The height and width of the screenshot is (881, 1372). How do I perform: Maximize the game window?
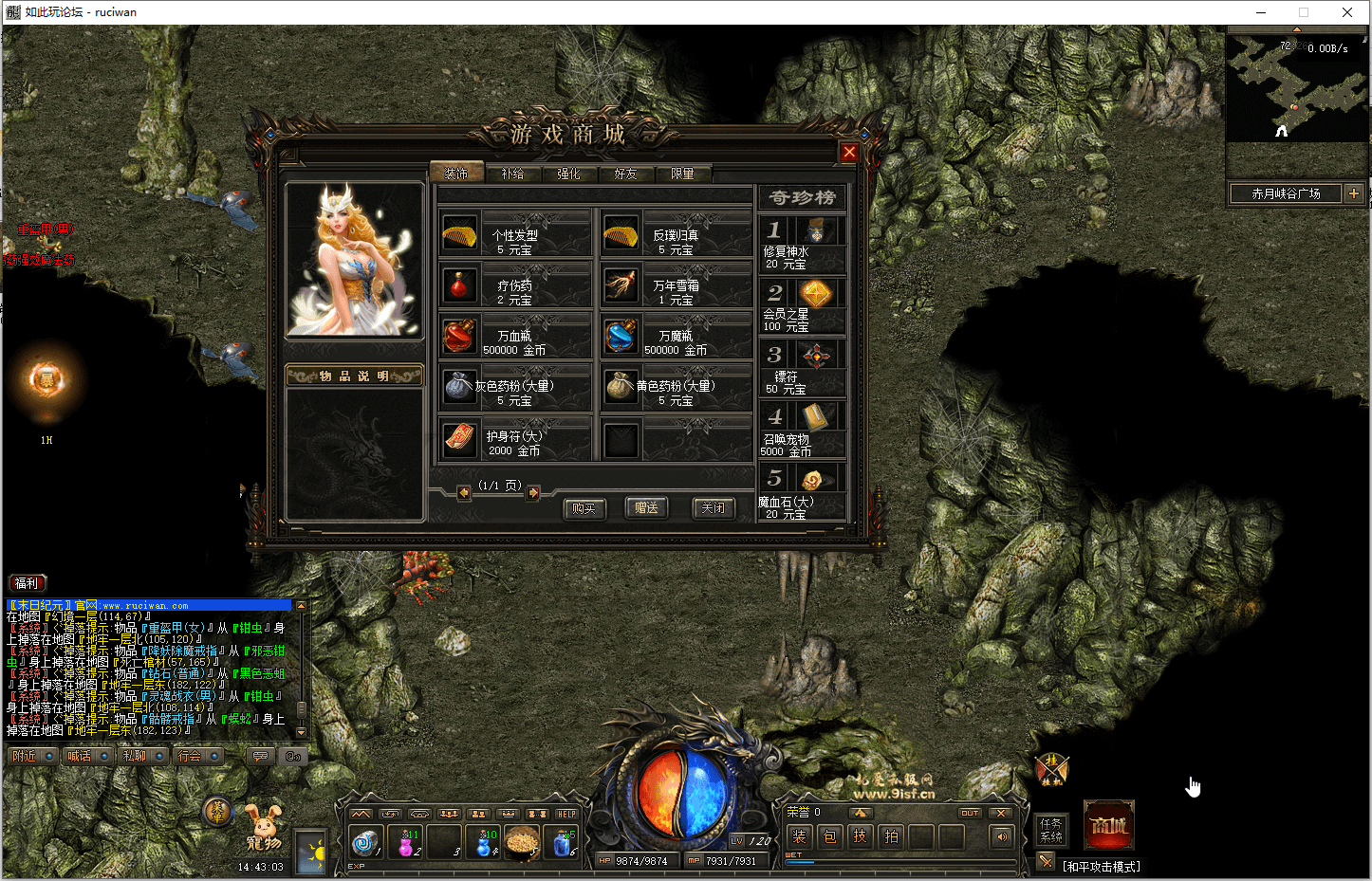tap(1304, 12)
